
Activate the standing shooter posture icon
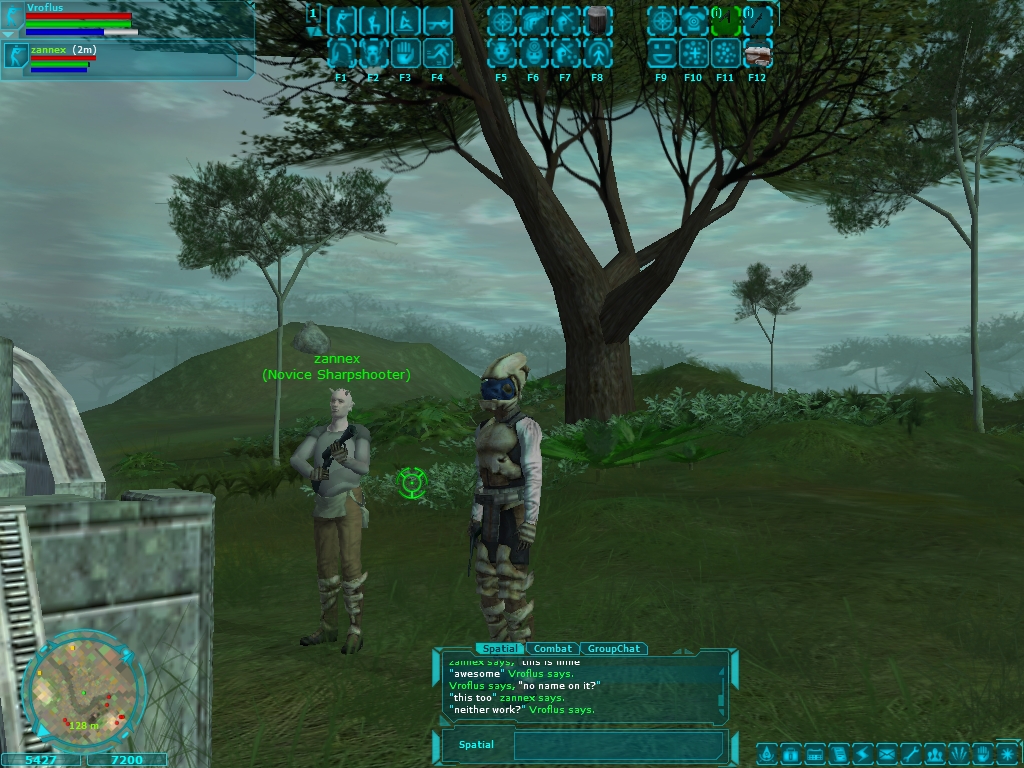(x=341, y=21)
